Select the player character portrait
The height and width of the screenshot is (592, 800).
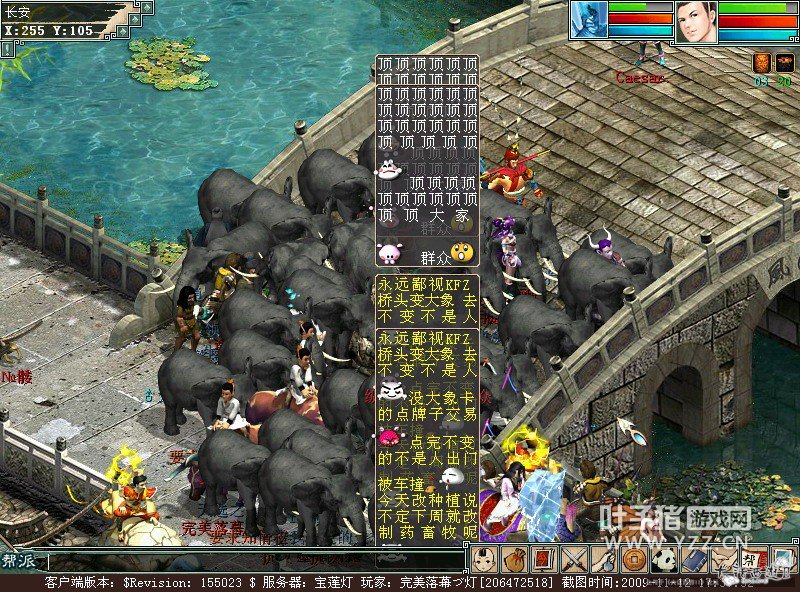click(696, 21)
